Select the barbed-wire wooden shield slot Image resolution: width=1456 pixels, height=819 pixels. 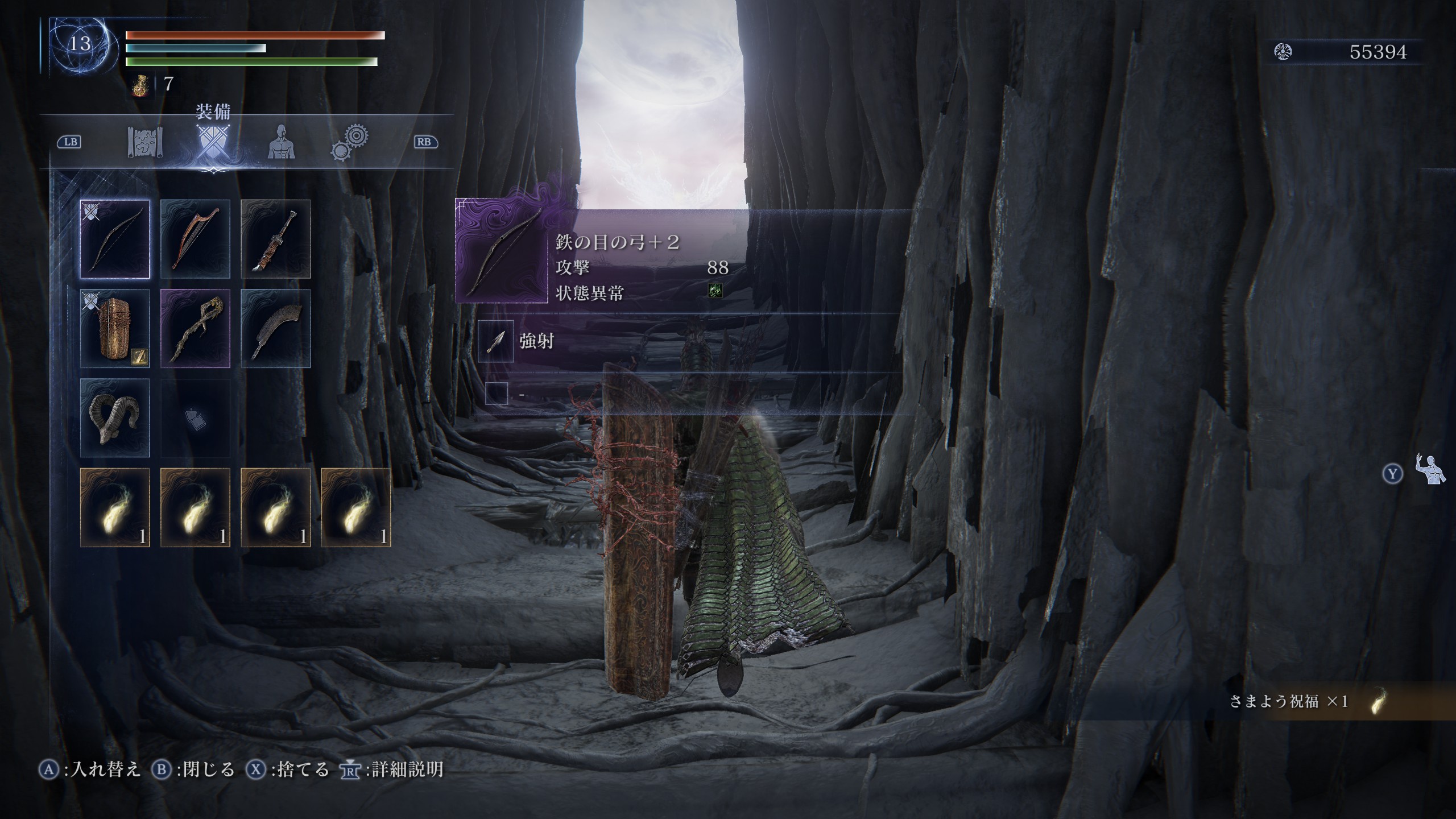115,328
